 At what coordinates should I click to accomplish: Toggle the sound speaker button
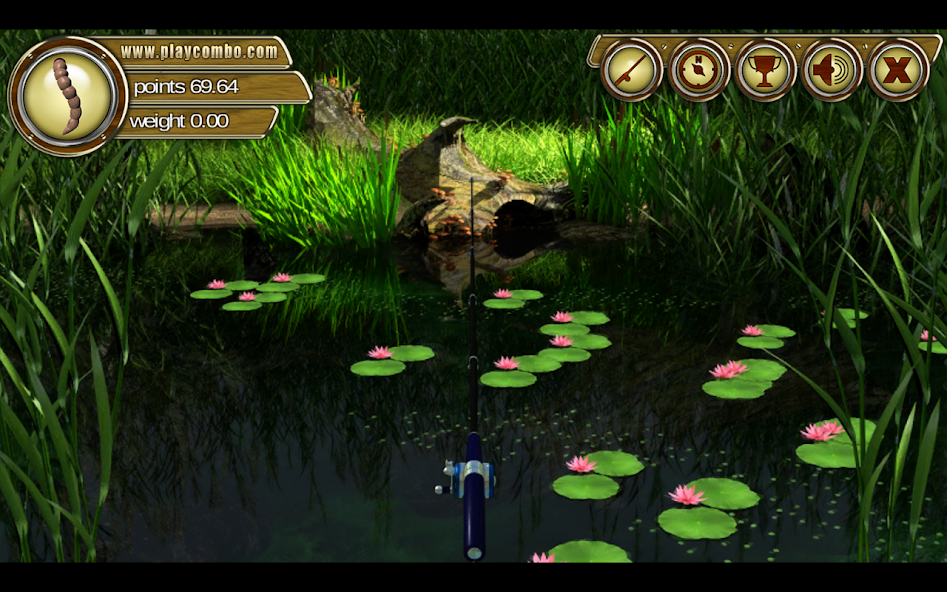(x=832, y=70)
